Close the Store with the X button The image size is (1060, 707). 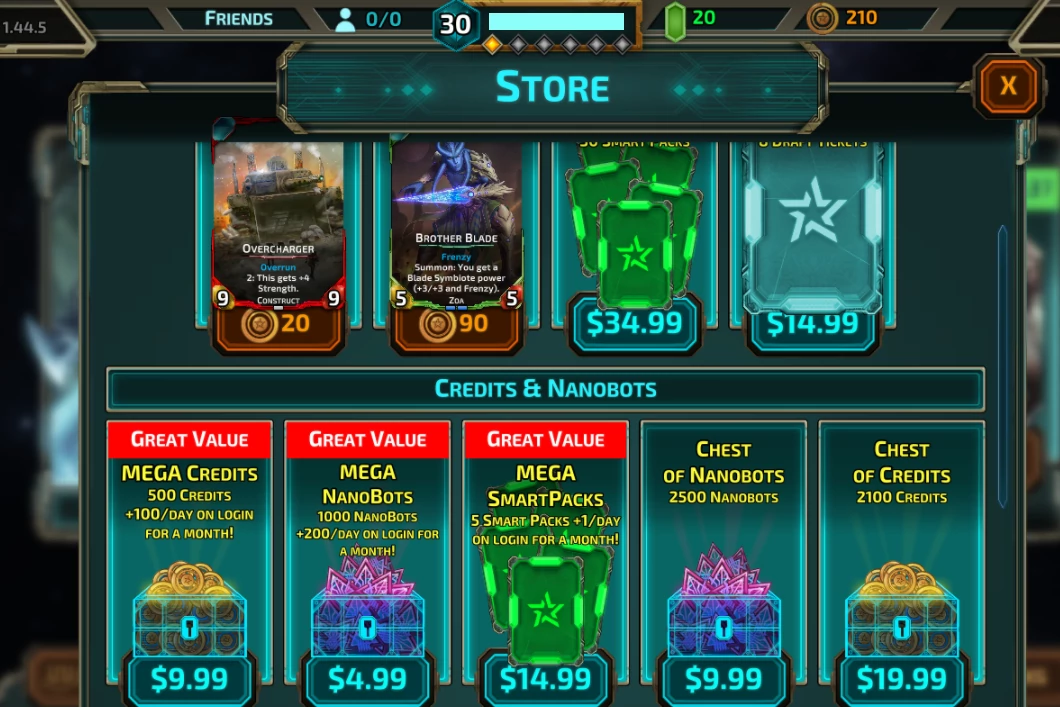point(1007,87)
